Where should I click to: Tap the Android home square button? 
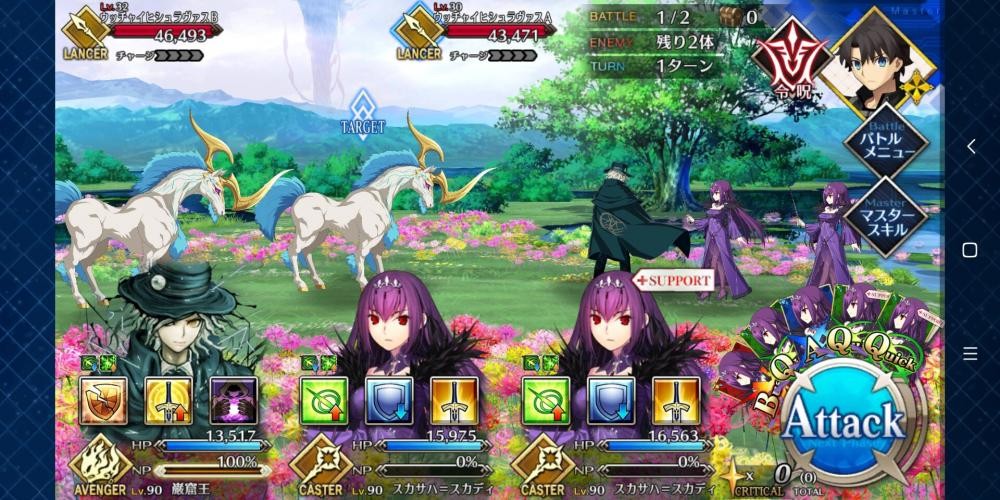click(969, 250)
